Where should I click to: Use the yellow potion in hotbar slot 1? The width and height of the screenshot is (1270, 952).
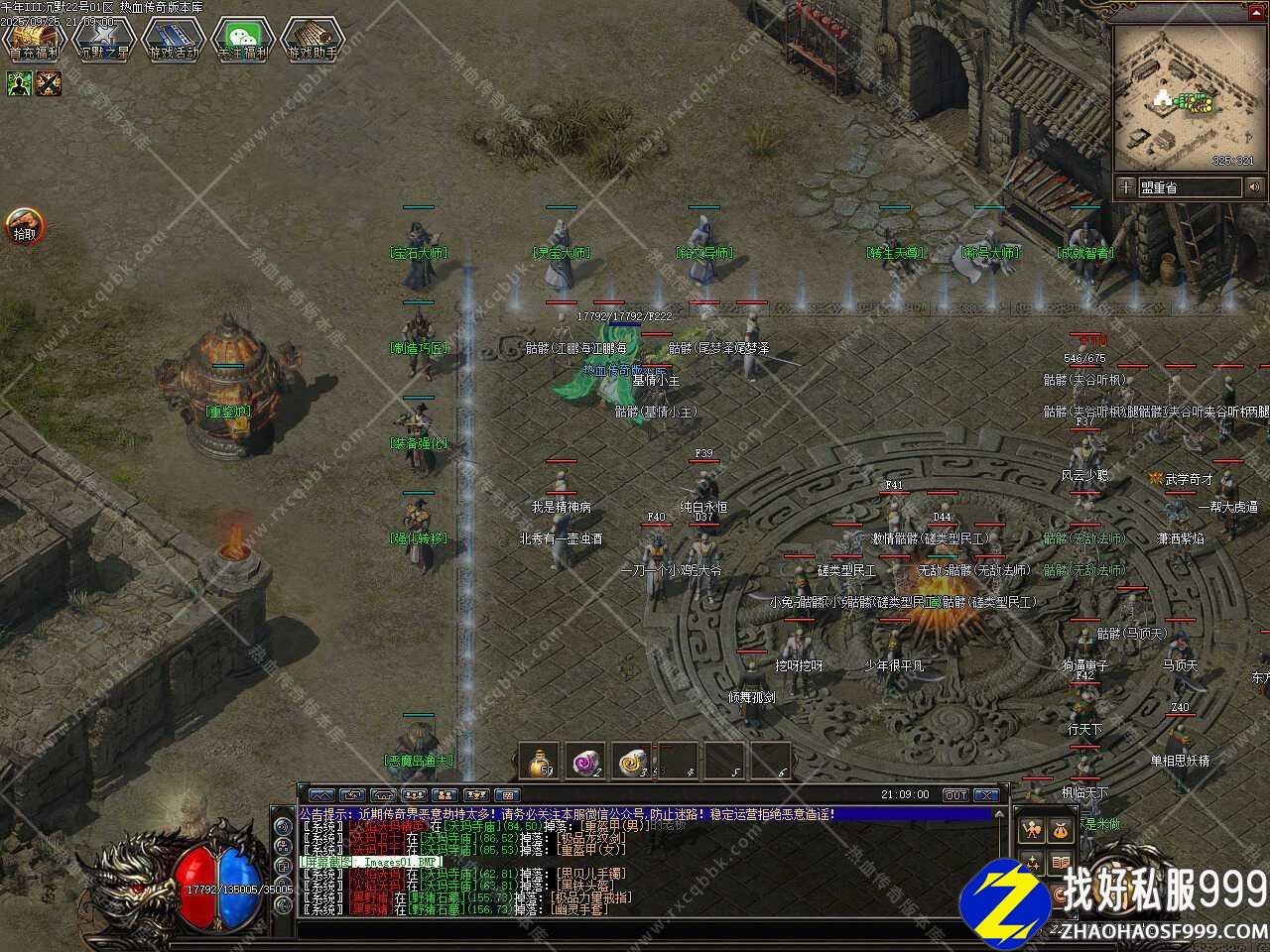pos(540,762)
